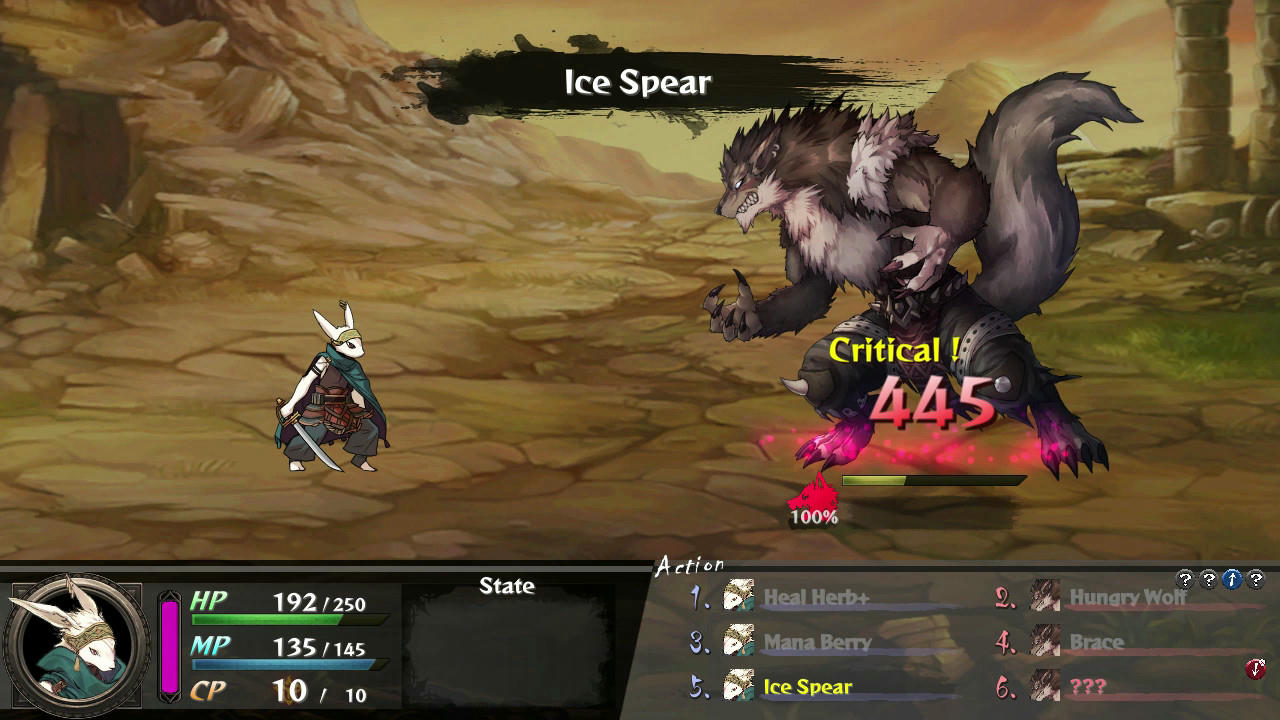Expand the State panel
The height and width of the screenshot is (720, 1280).
pyautogui.click(x=506, y=587)
